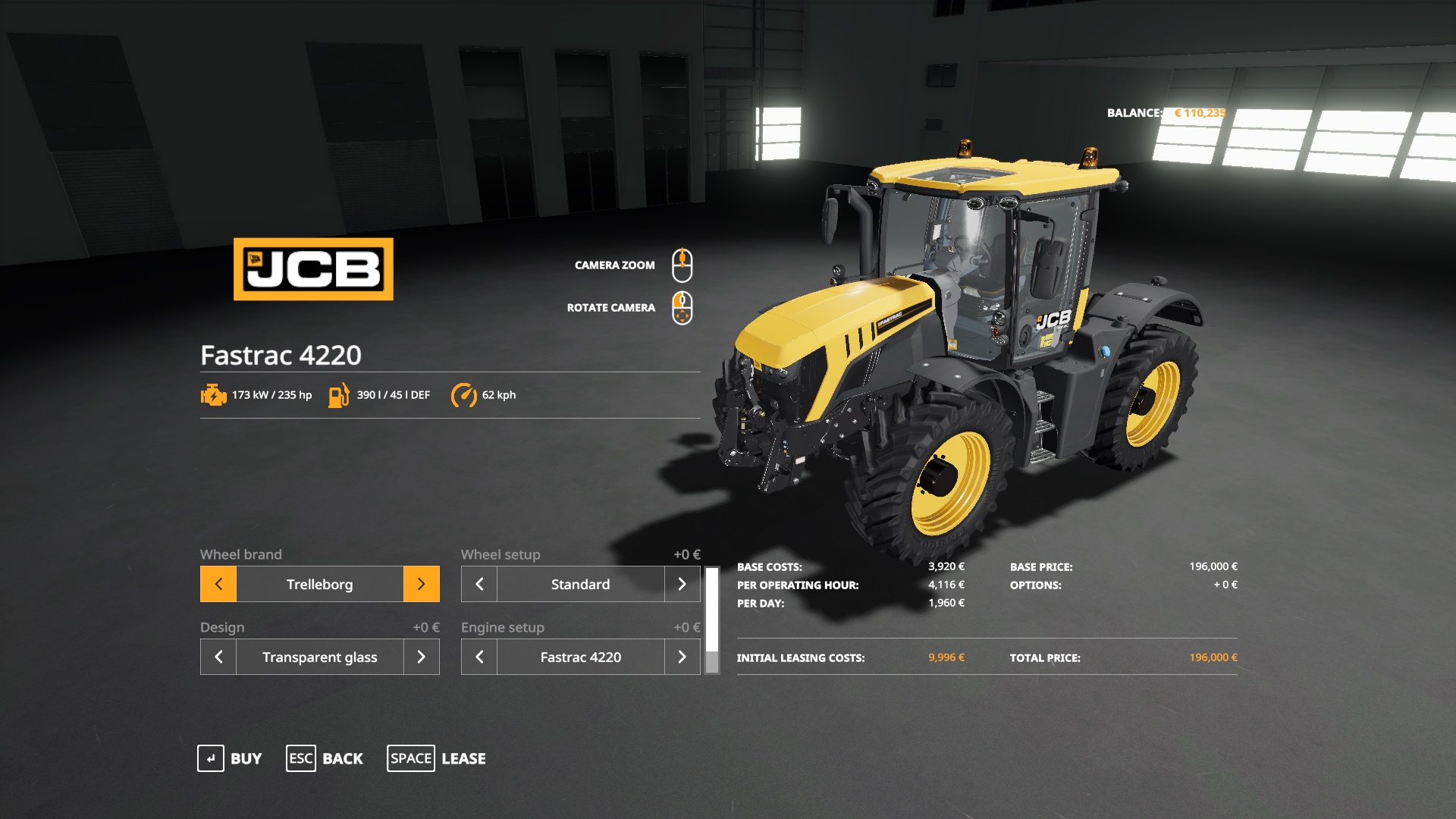Select previous wheel brand before Trelleborg
The image size is (1456, 819).
pyautogui.click(x=218, y=584)
